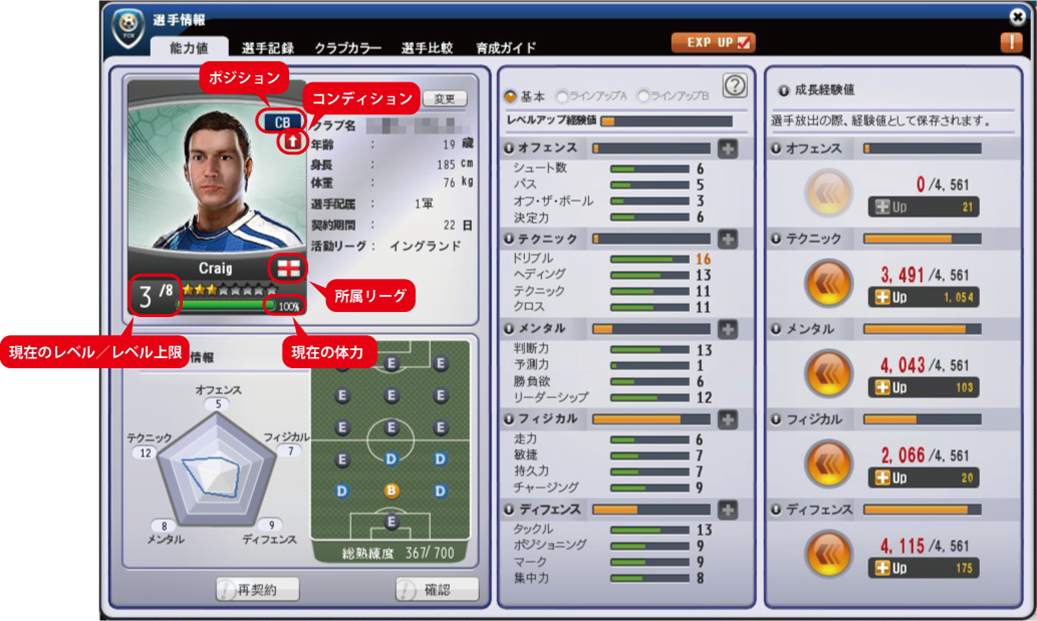Increase the メンタル stat category

coord(727,329)
